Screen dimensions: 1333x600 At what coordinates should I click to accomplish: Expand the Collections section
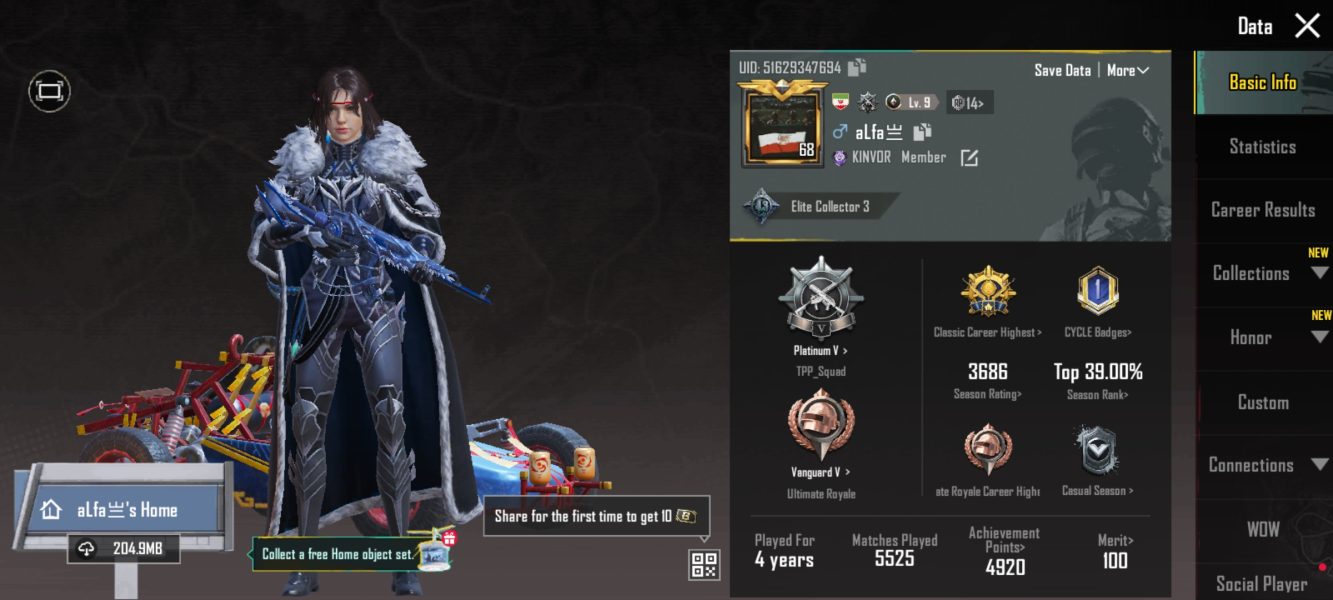click(x=1262, y=273)
